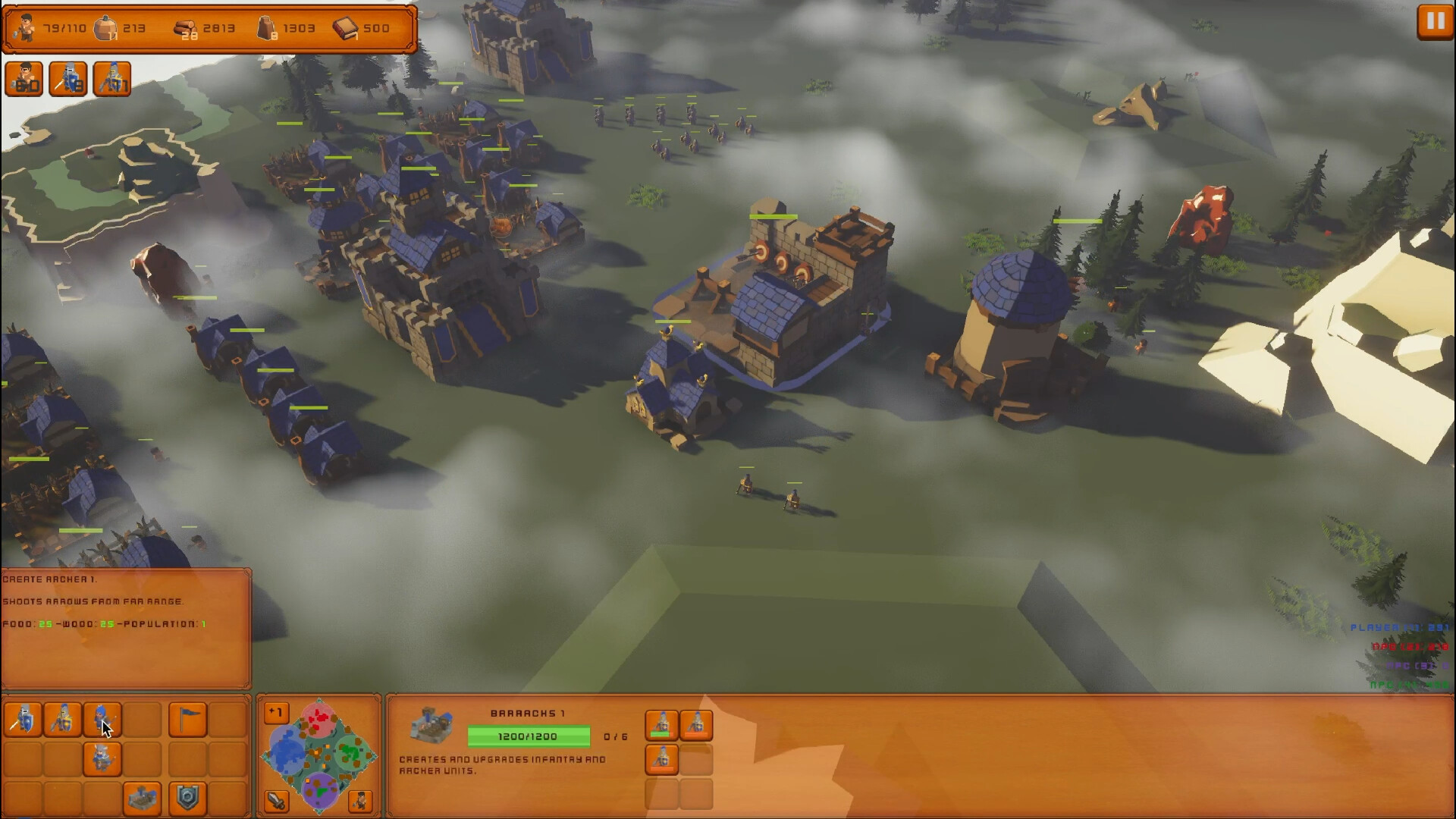Select the first unit upgrade in Barracks panel
Viewport: 1456px width, 819px height.
[x=663, y=726]
